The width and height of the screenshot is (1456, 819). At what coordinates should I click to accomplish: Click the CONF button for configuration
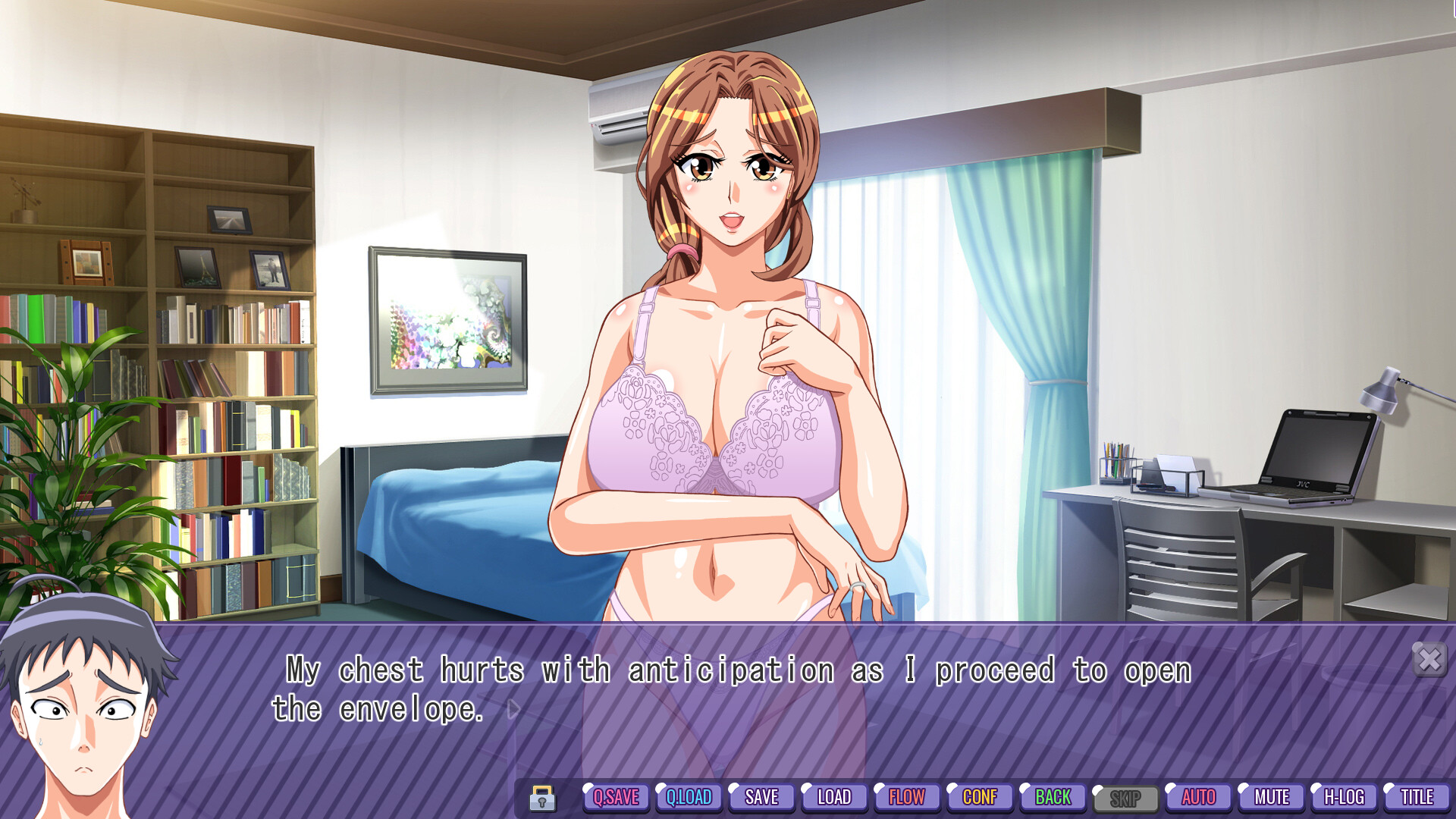pos(980,797)
